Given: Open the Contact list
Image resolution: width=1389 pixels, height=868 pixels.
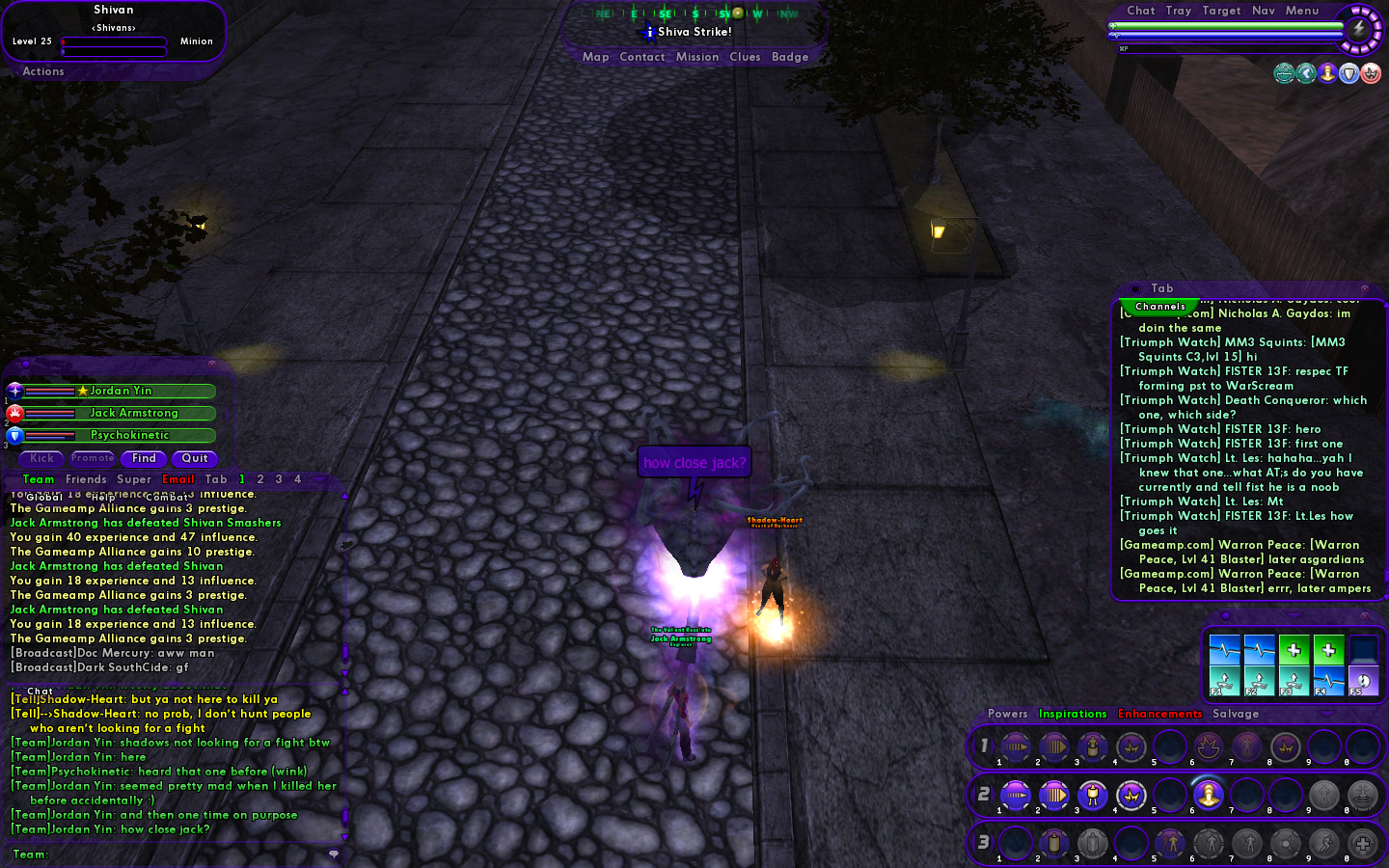Looking at the screenshot, I should click(x=641, y=57).
